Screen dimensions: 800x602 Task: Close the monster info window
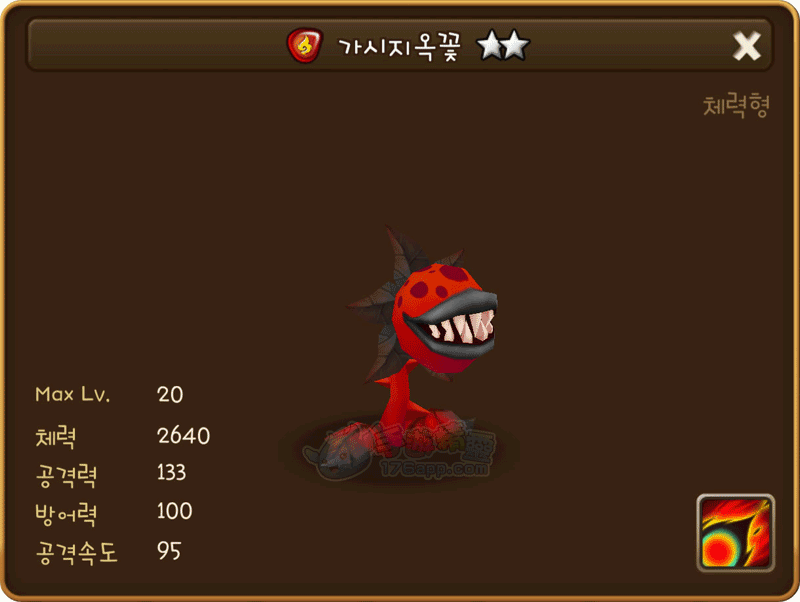[747, 46]
